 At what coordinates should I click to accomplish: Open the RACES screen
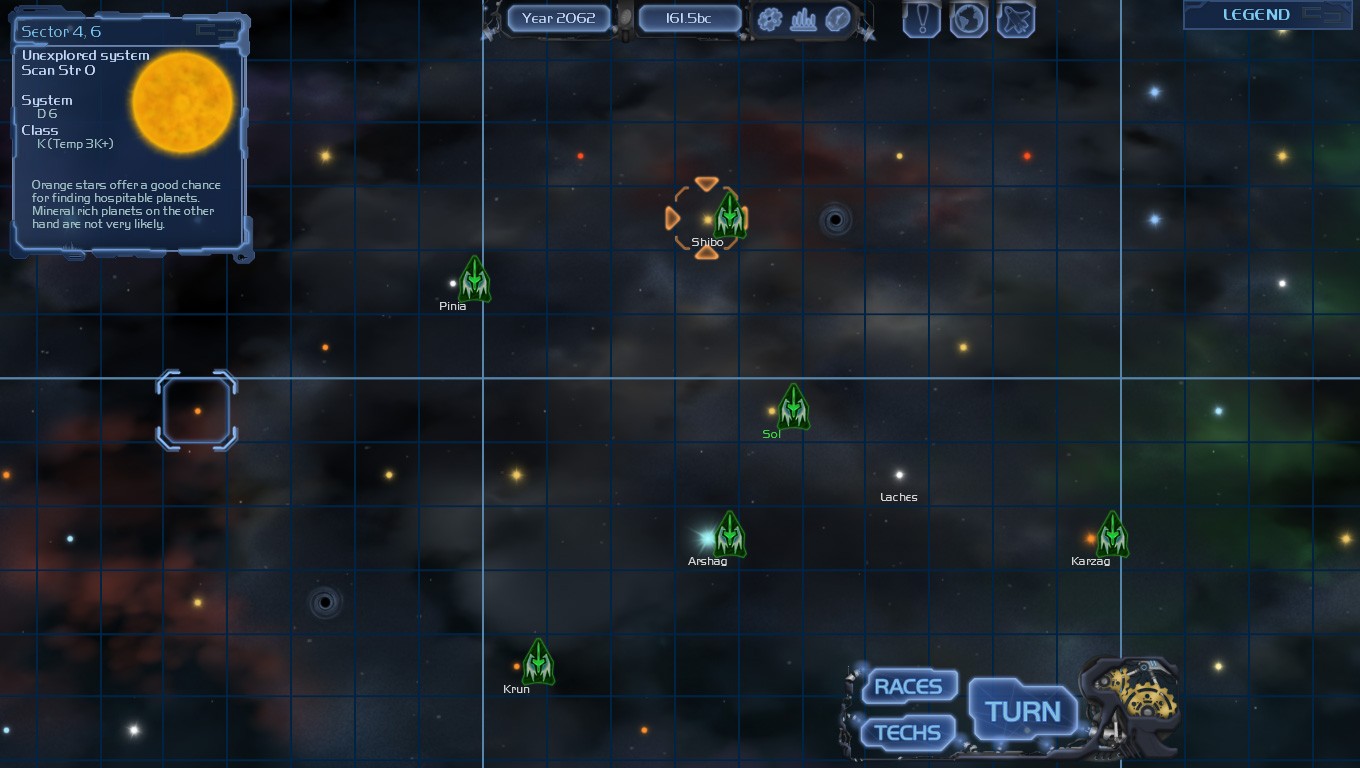[908, 687]
